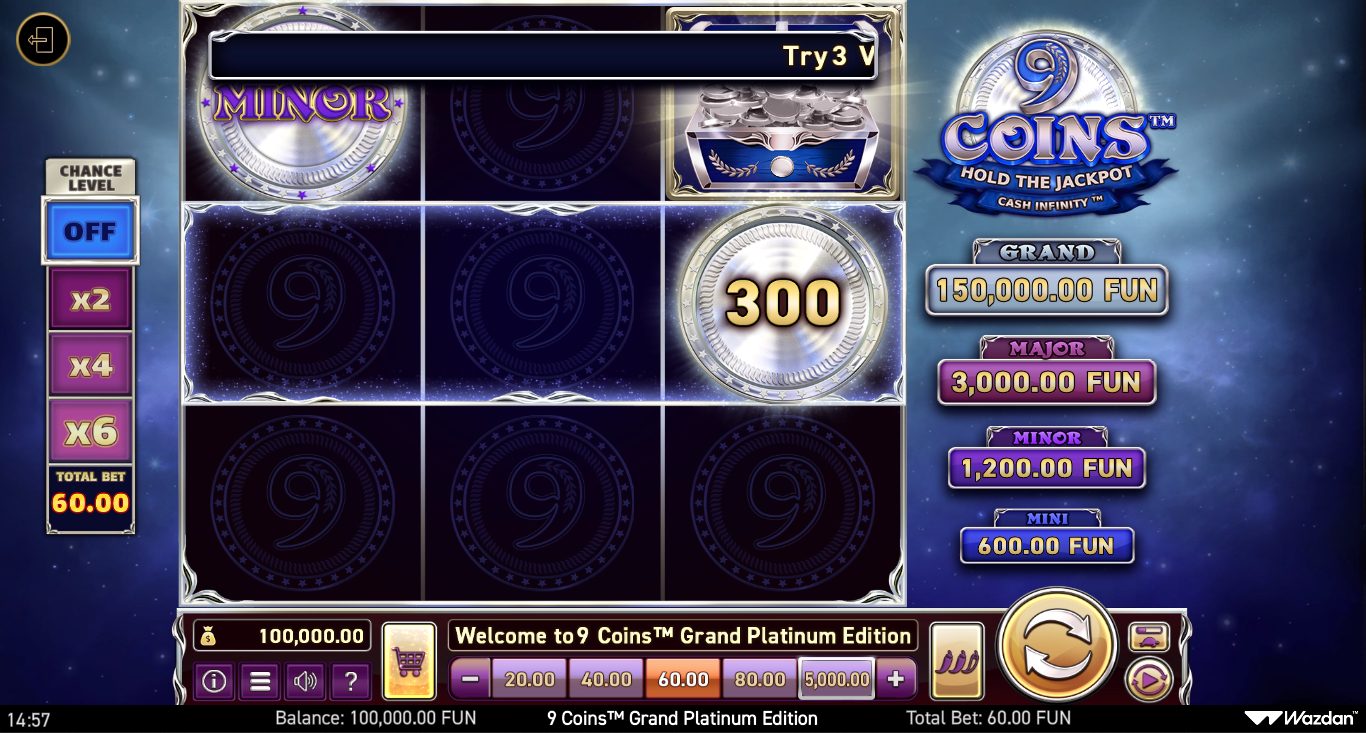
Task: Click the 300 coin on the reels
Action: click(x=784, y=304)
